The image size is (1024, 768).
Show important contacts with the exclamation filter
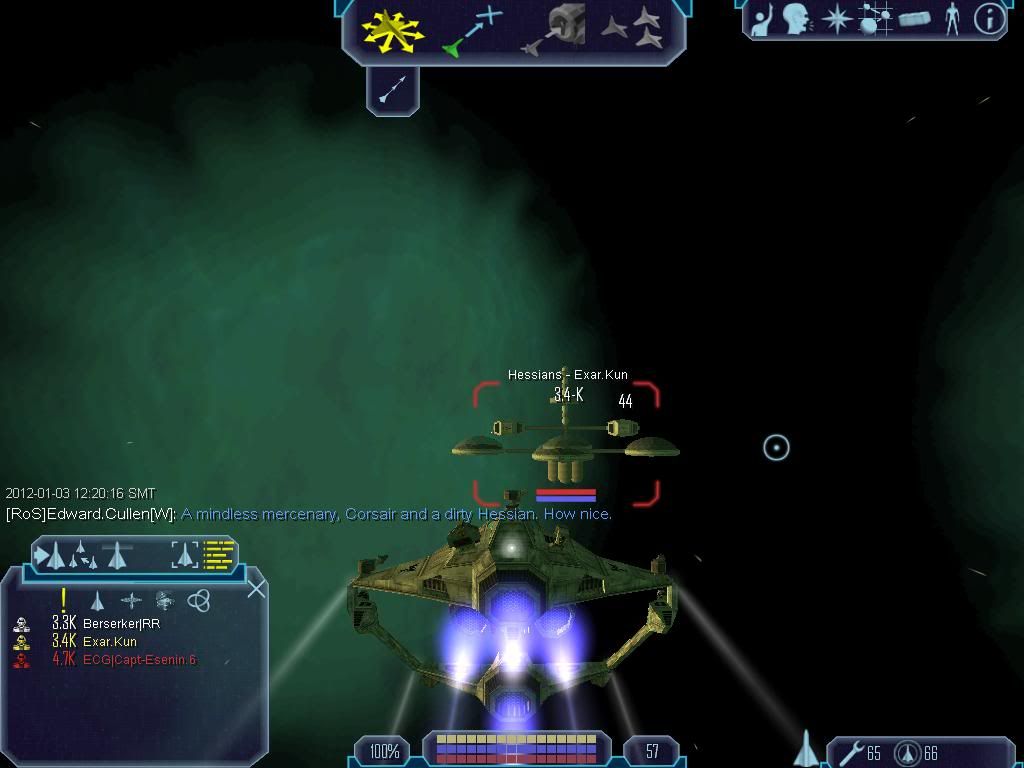(63, 599)
